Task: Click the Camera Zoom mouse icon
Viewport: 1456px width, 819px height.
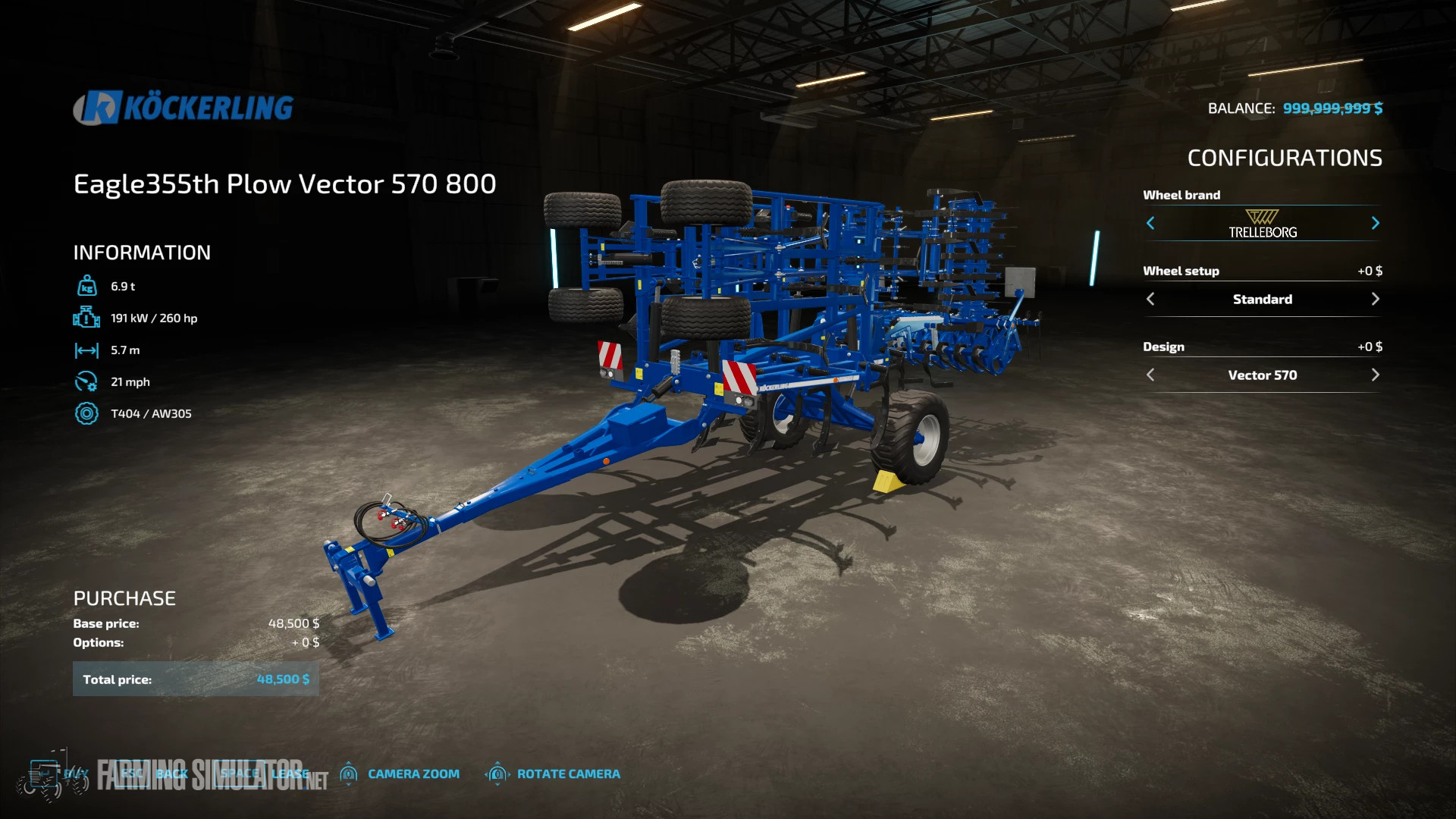Action: point(350,773)
